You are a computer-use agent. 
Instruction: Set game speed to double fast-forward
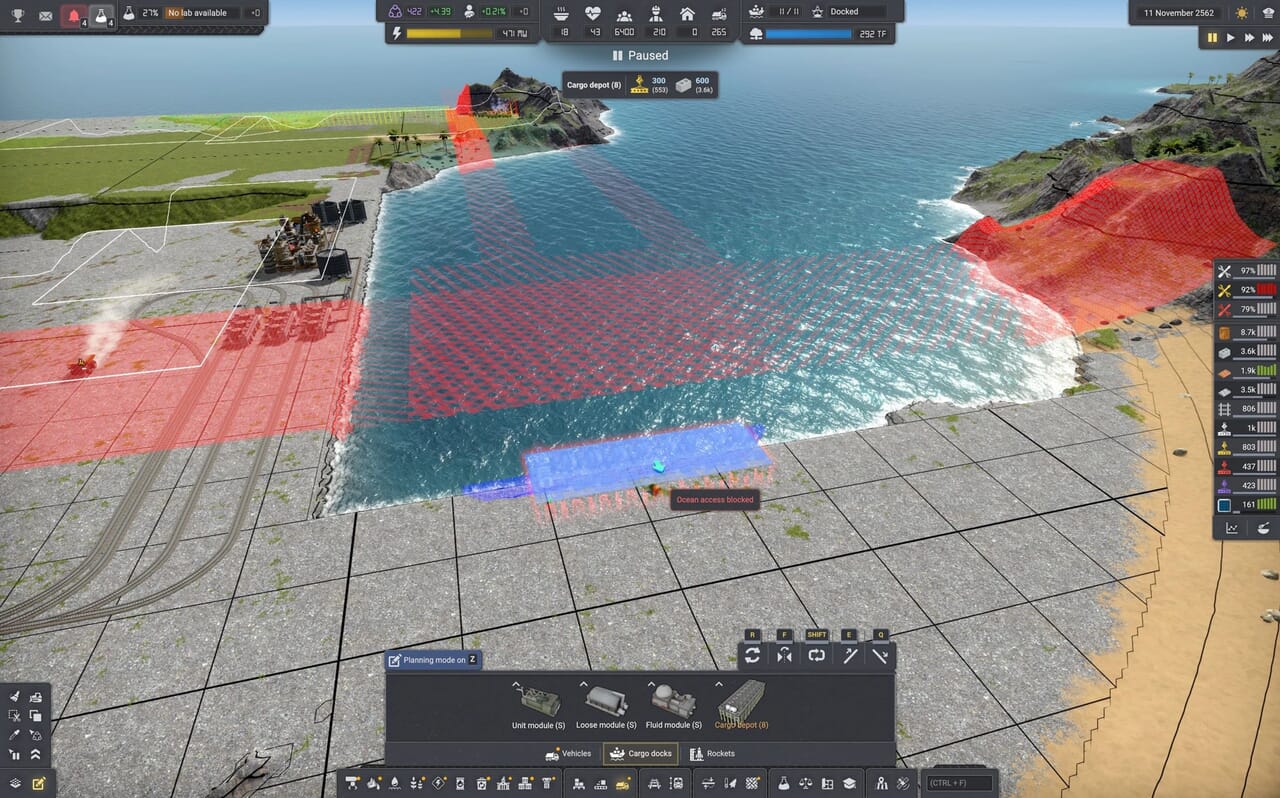pos(1249,38)
